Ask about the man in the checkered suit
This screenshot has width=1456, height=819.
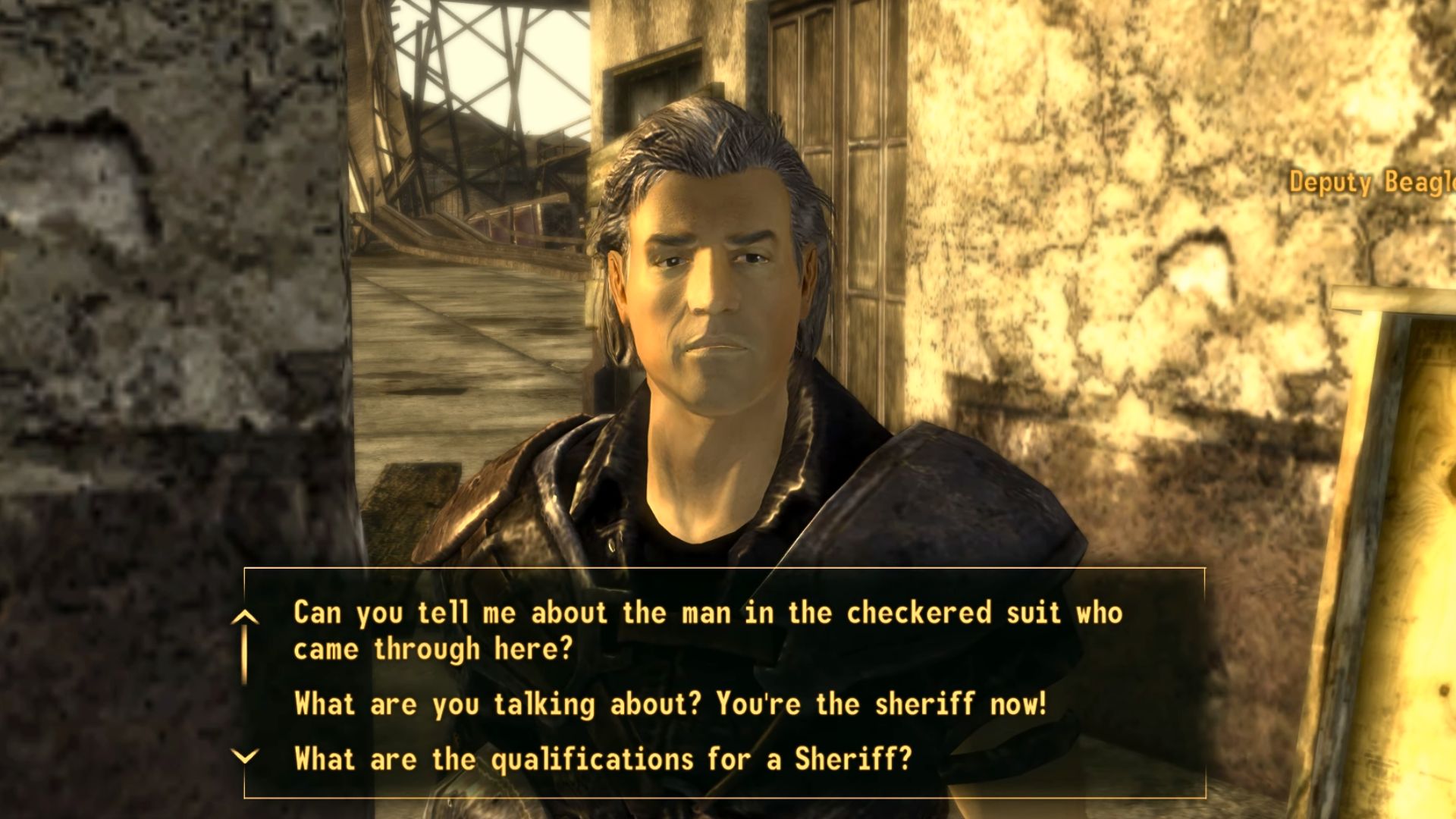707,630
